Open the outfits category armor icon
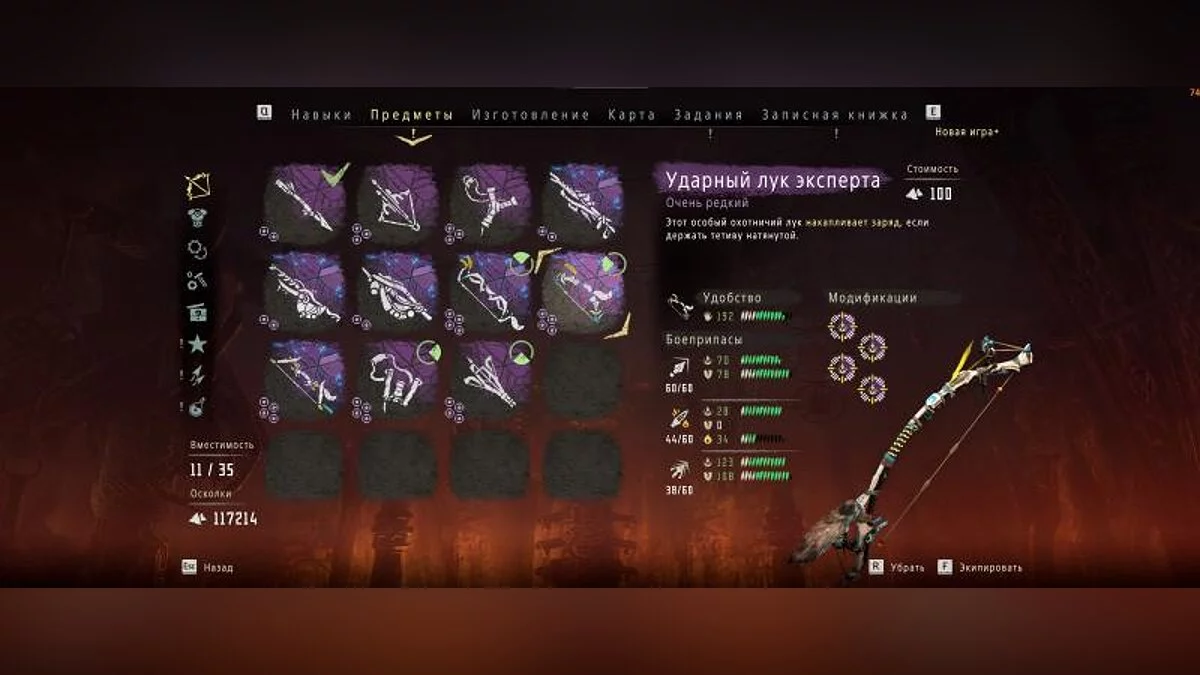 (198, 218)
